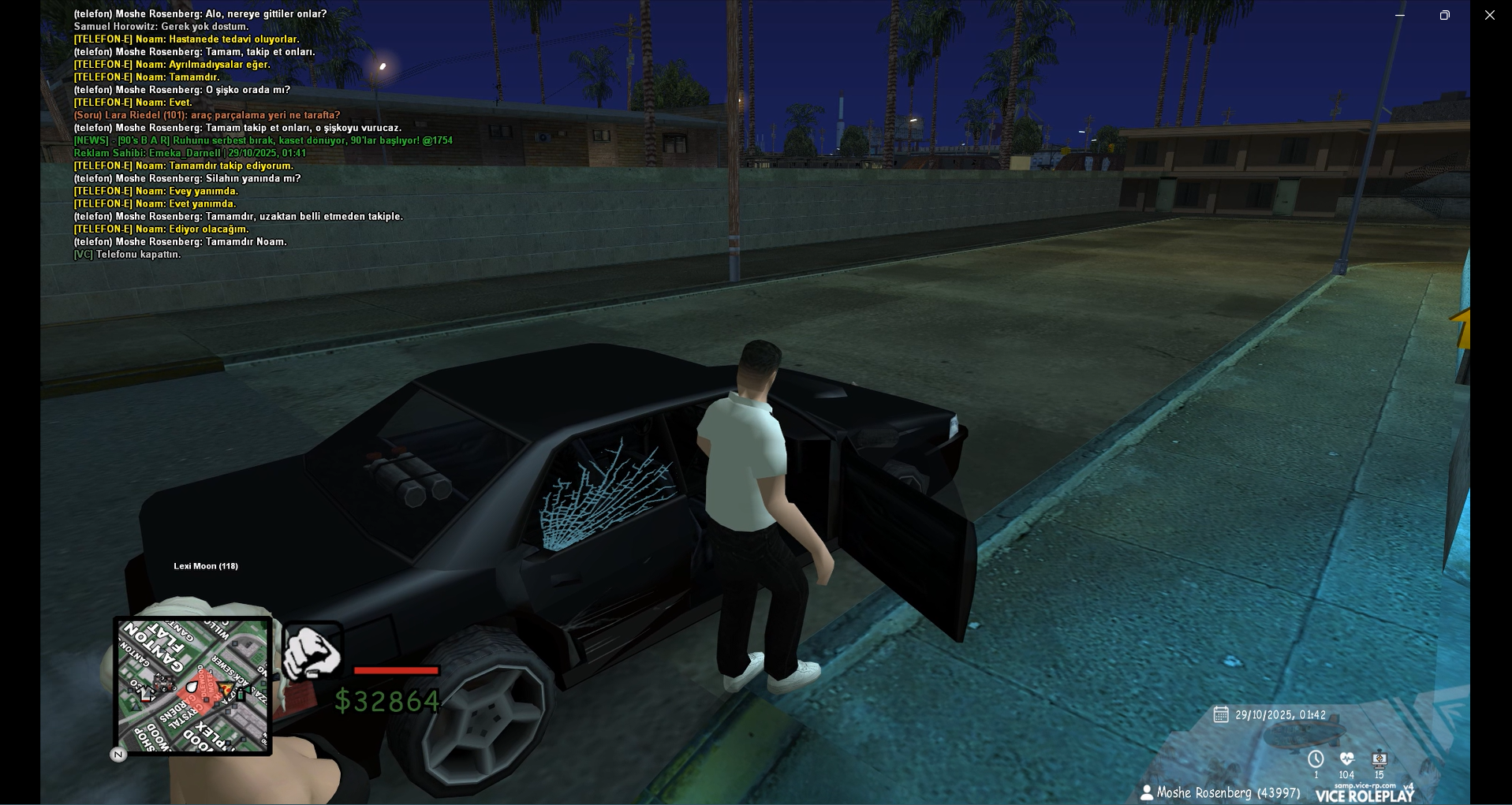The height and width of the screenshot is (805, 1512).
Task: Click the player profile icon by Moshe Rosenberg
Action: [x=1147, y=792]
